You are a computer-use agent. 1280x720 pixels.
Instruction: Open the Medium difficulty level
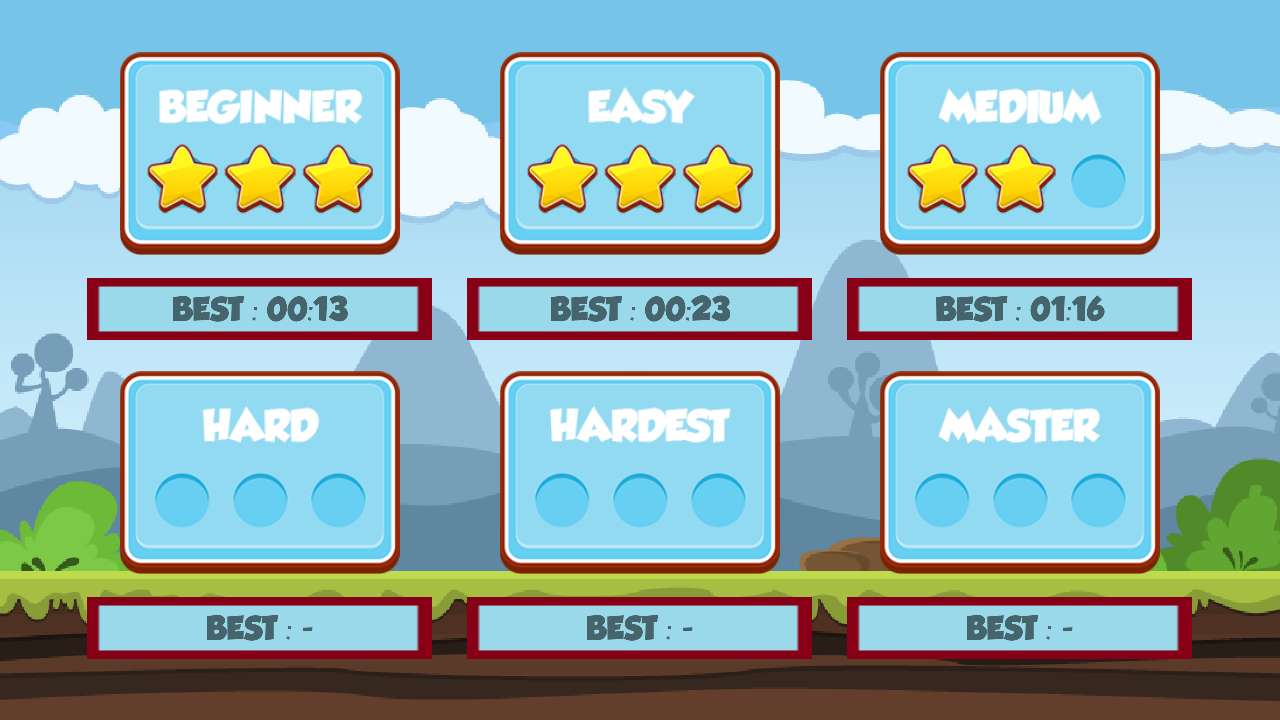click(x=1020, y=150)
